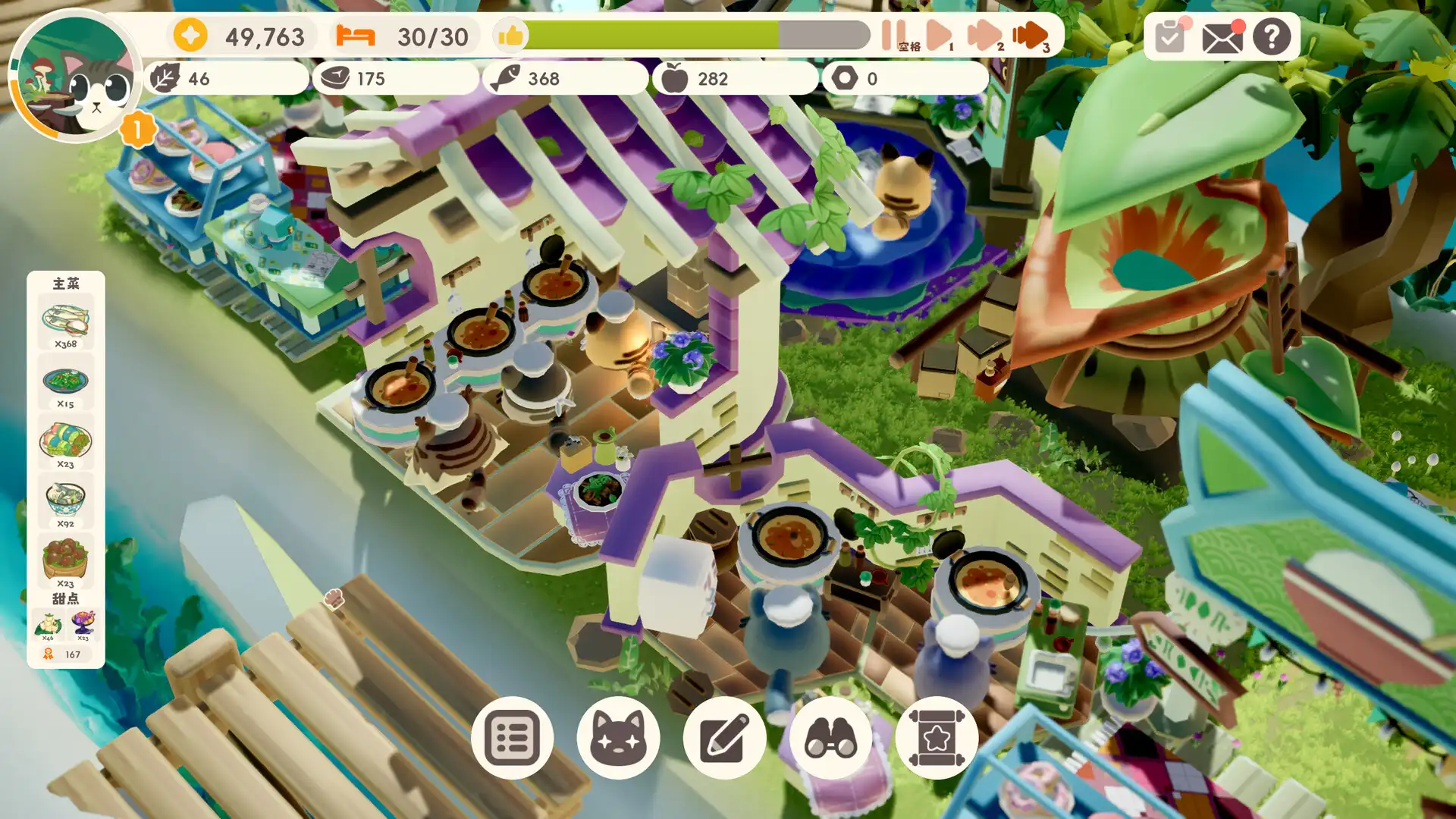Image resolution: width=1456 pixels, height=819 pixels.
Task: Select the pencil edit mode tool
Action: coord(726,737)
